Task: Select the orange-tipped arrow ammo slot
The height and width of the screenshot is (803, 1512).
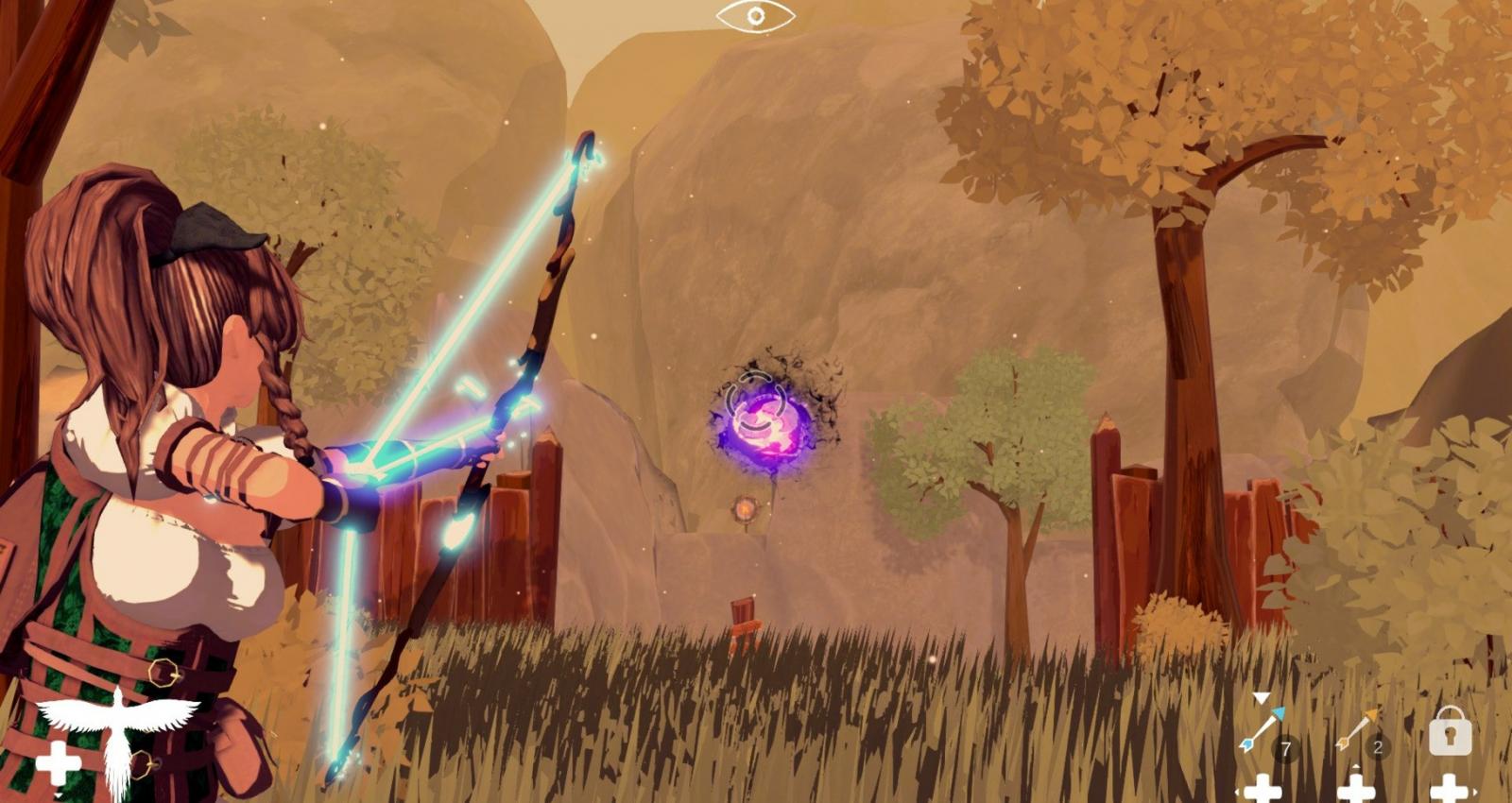Action: click(x=1357, y=731)
